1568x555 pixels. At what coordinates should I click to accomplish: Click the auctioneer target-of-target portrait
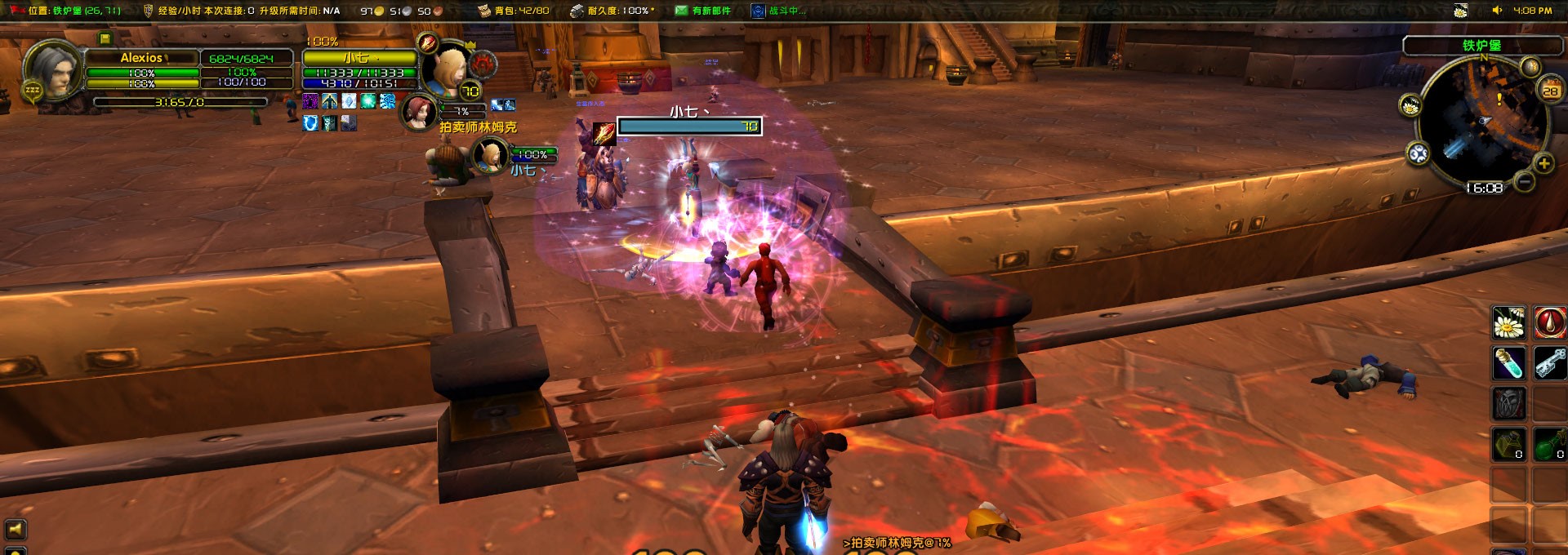(419, 113)
